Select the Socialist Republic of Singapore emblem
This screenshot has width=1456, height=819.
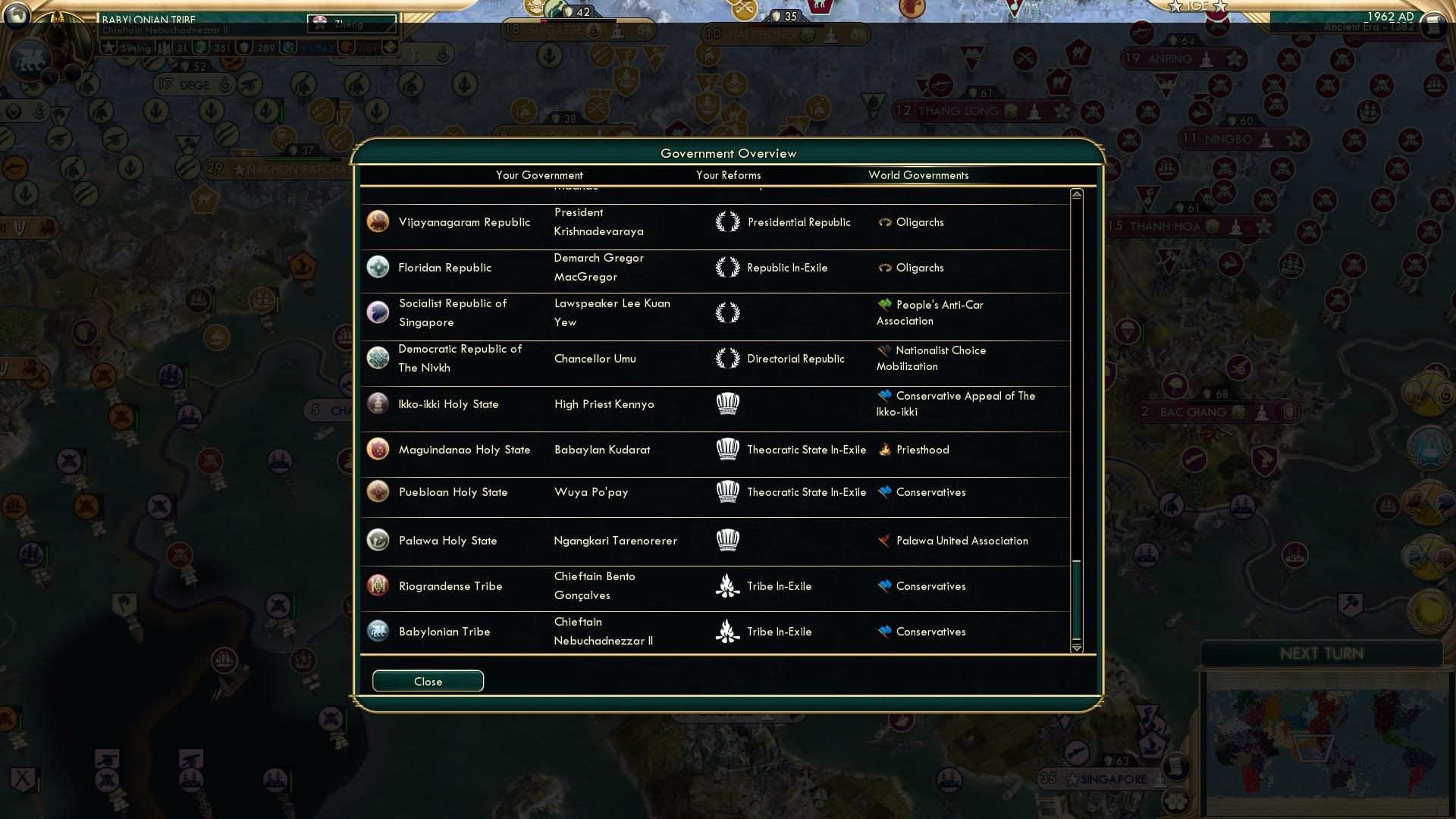click(378, 312)
